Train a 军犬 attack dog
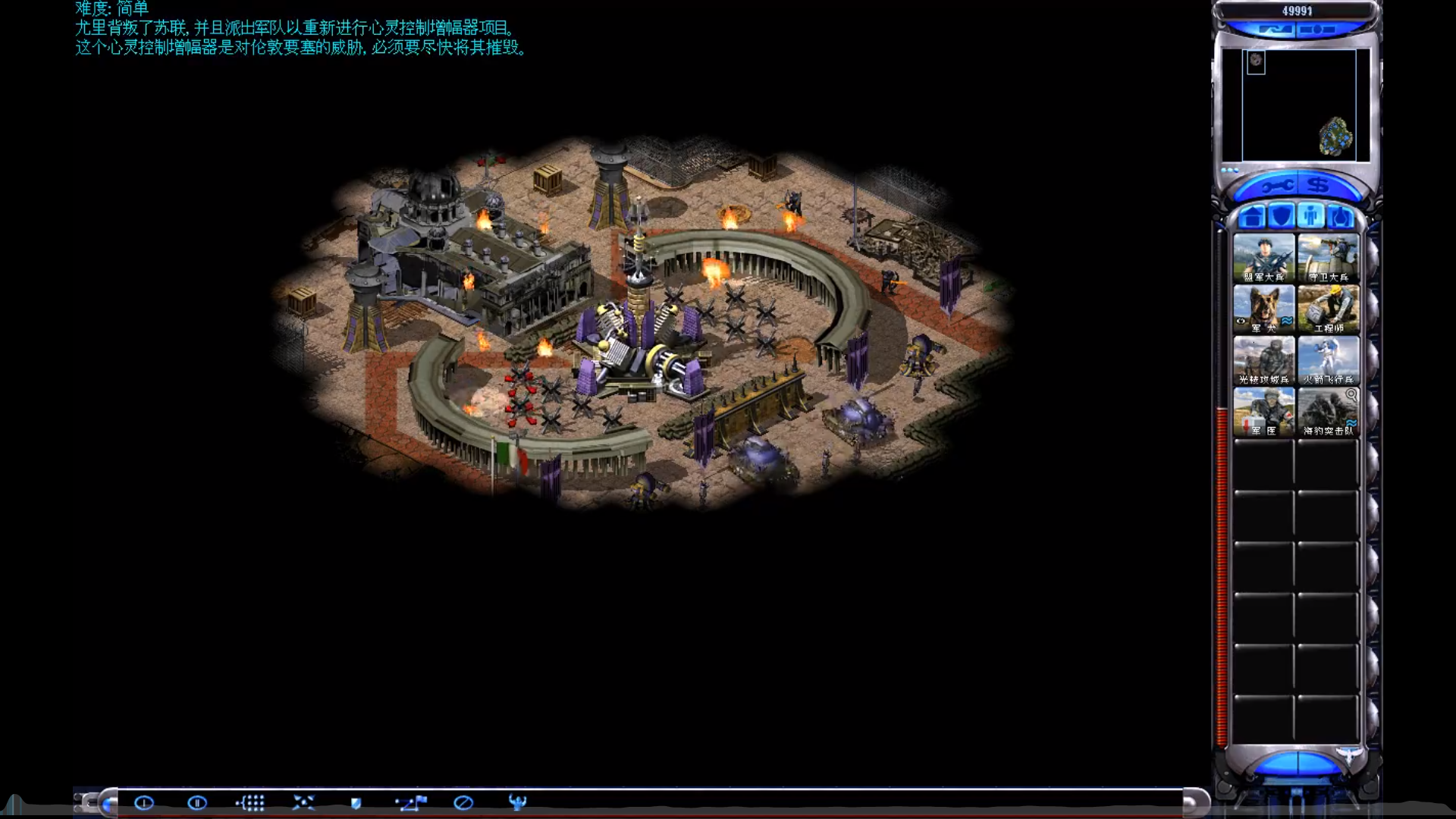The width and height of the screenshot is (1456, 819). [x=1264, y=307]
